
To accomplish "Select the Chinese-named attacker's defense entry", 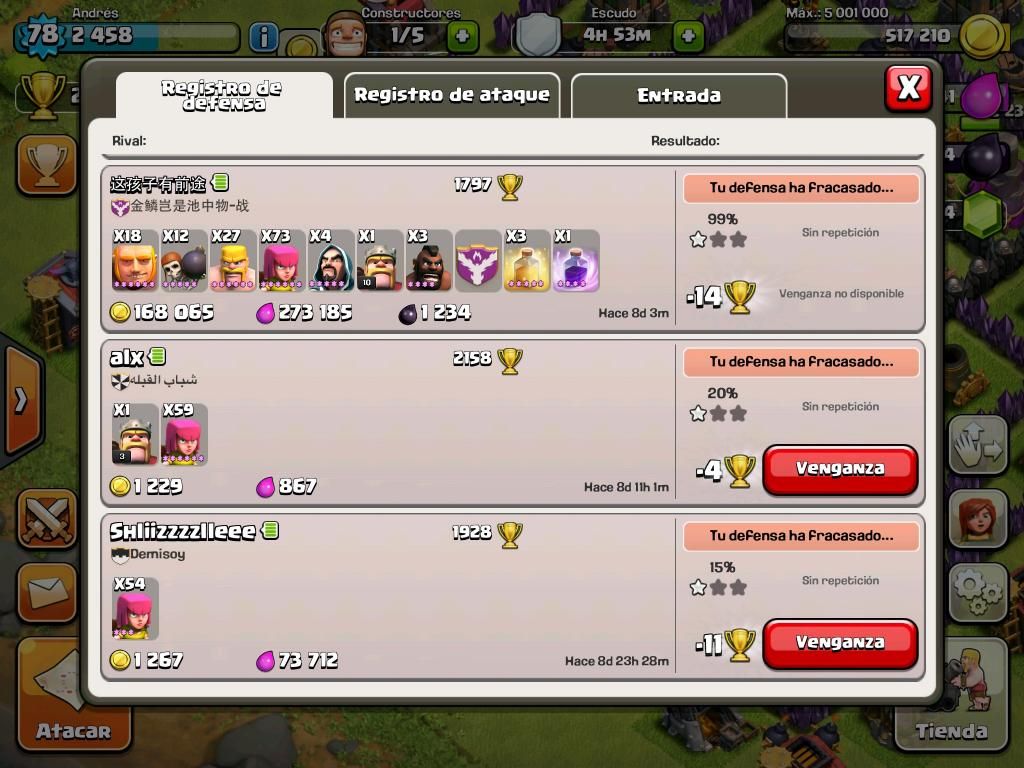I will (x=390, y=250).
